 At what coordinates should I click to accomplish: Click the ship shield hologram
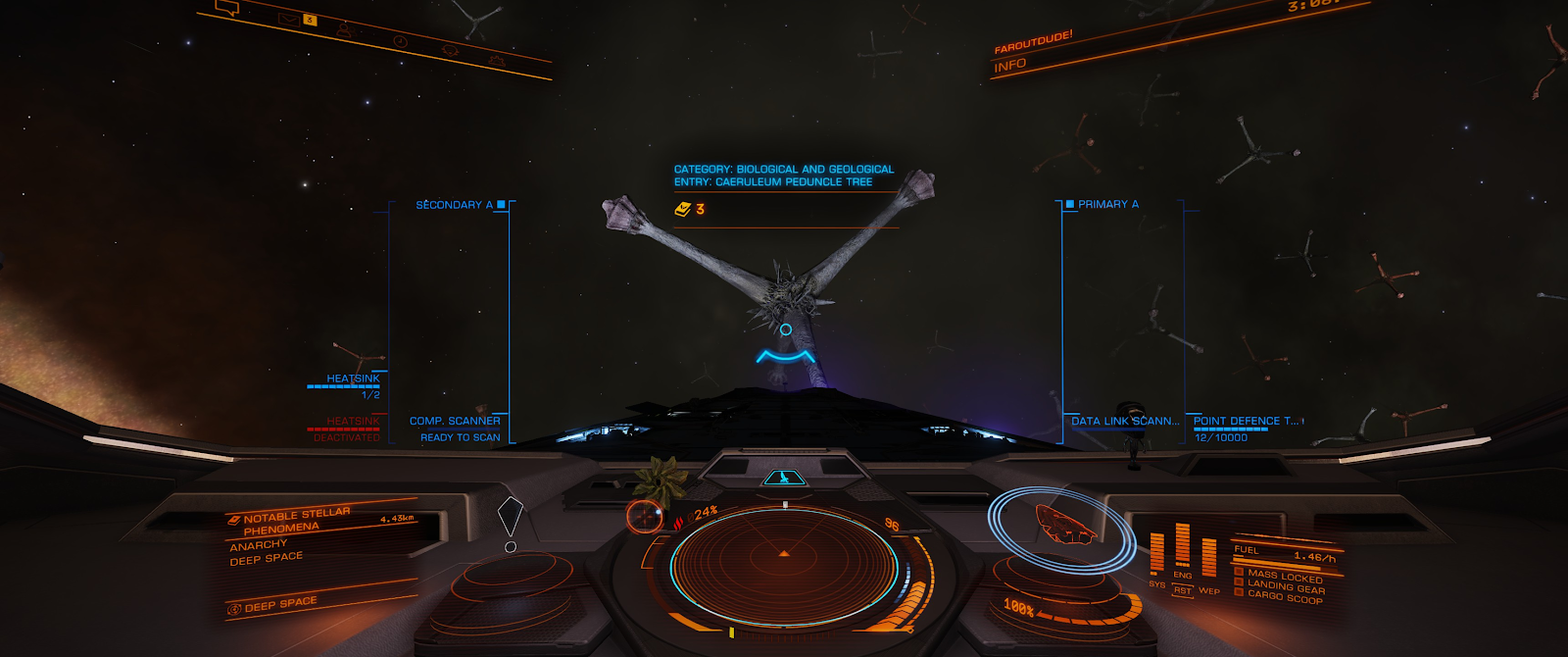(1064, 525)
